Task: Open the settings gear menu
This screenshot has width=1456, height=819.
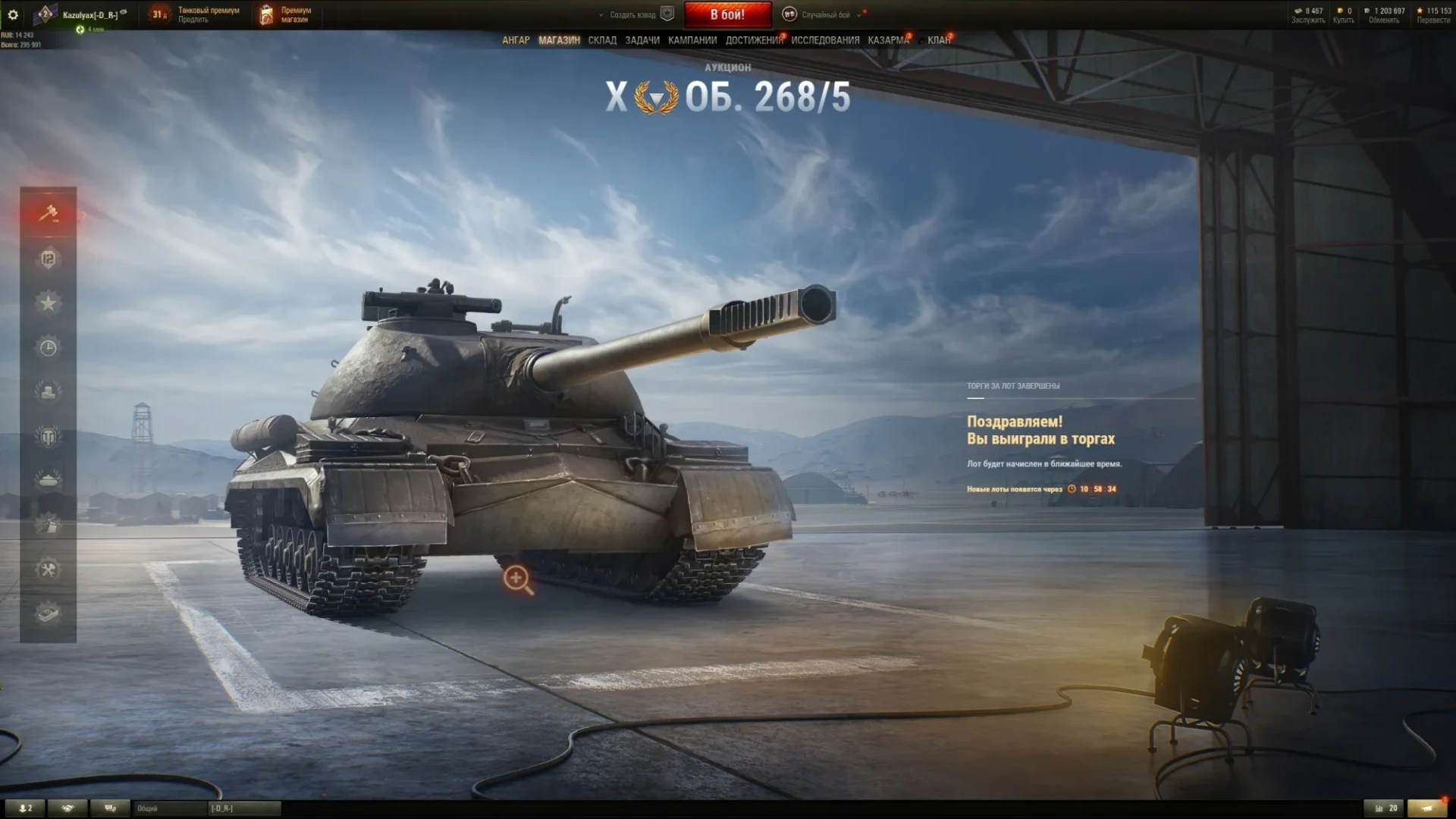Action: pos(13,14)
